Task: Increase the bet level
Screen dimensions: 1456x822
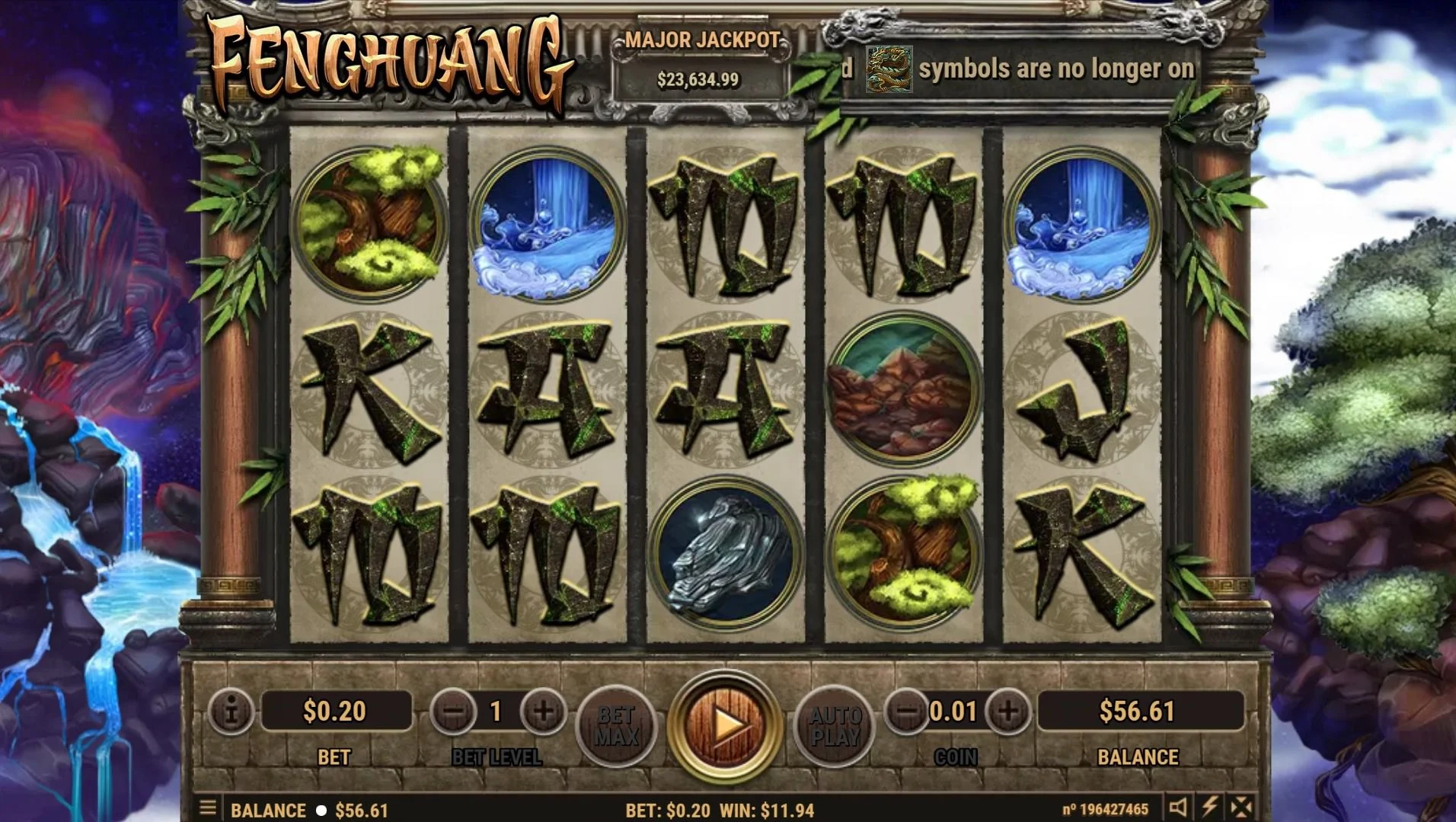Action: [543, 712]
